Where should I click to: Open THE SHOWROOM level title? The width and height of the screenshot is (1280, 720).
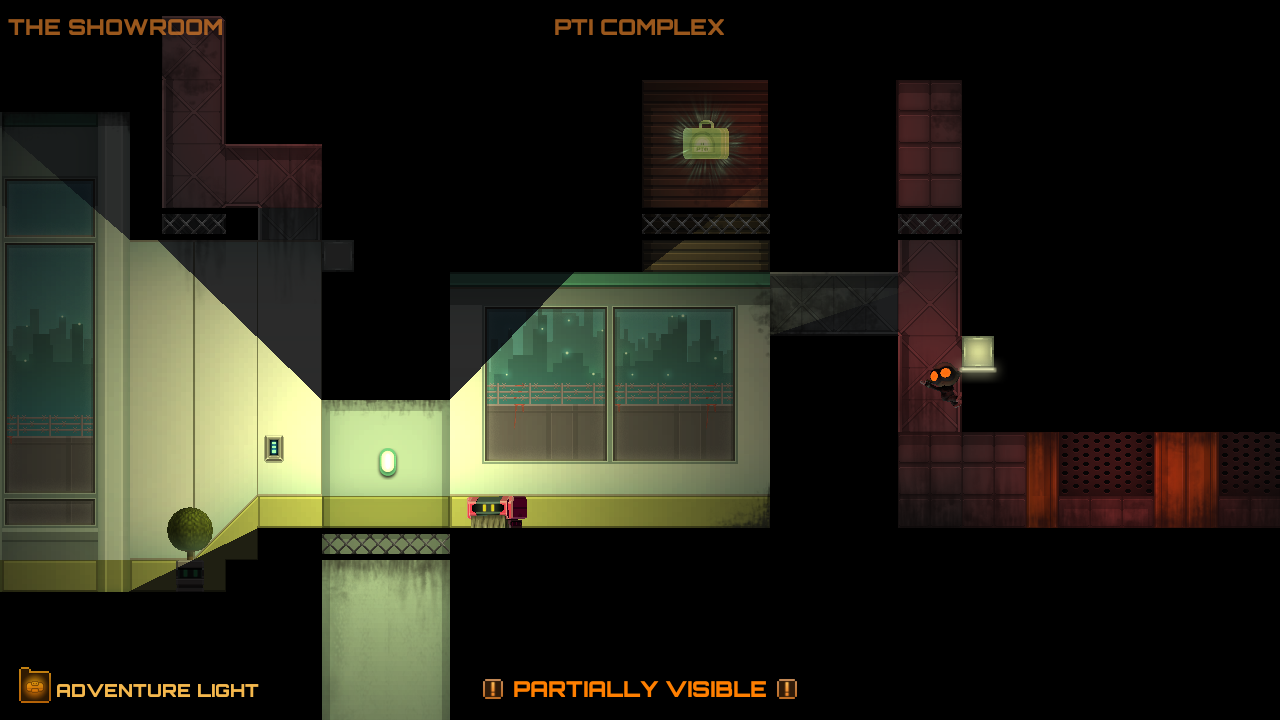pyautogui.click(x=115, y=27)
